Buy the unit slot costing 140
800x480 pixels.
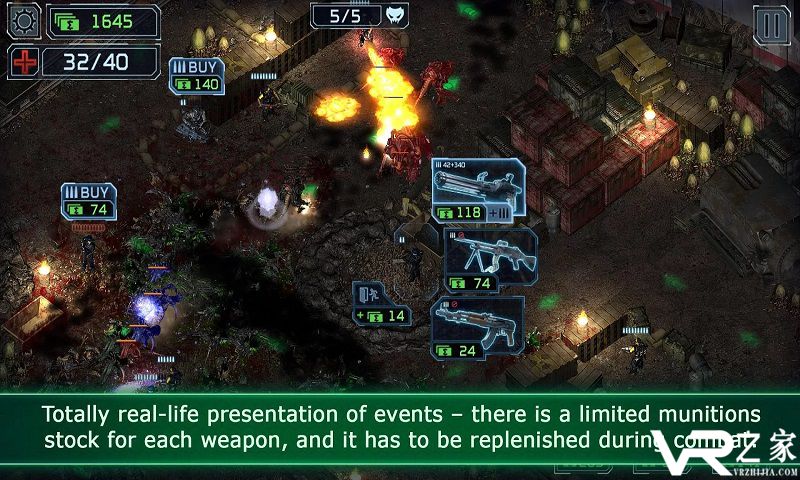pos(197,76)
